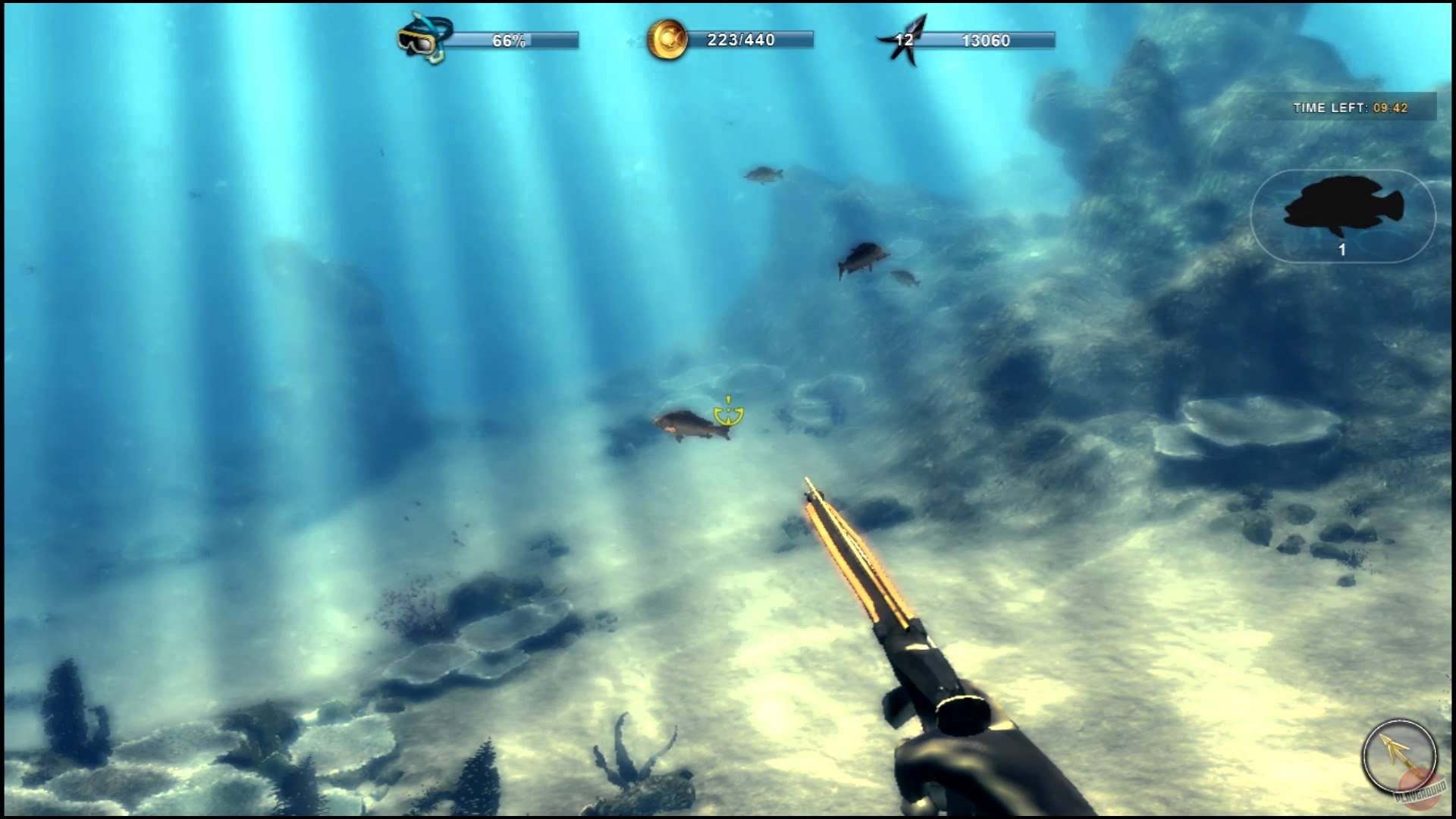The height and width of the screenshot is (819, 1456).
Task: Select the fish objective counter showing 1
Action: pyautogui.click(x=1342, y=249)
